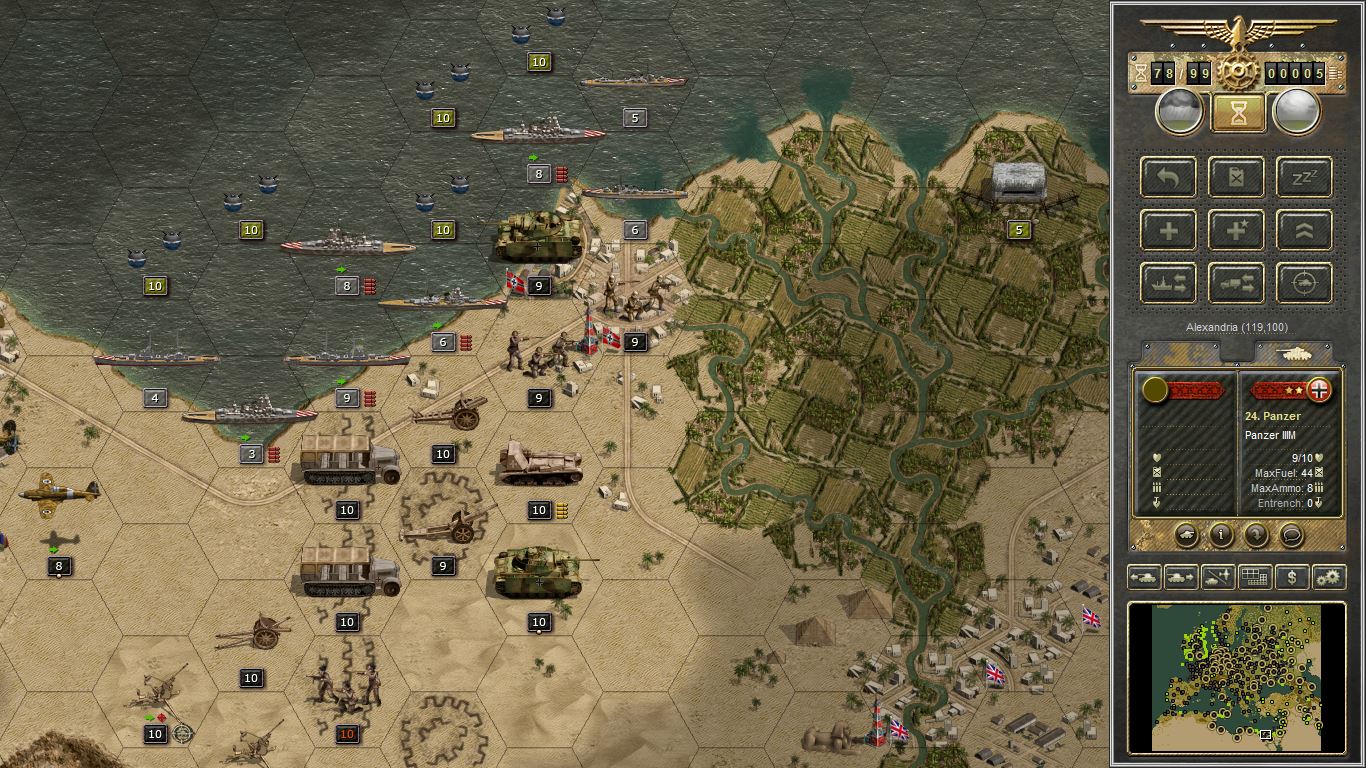The height and width of the screenshot is (768, 1366).
Task: Show detailed unit info with the i button
Action: coord(1220,535)
